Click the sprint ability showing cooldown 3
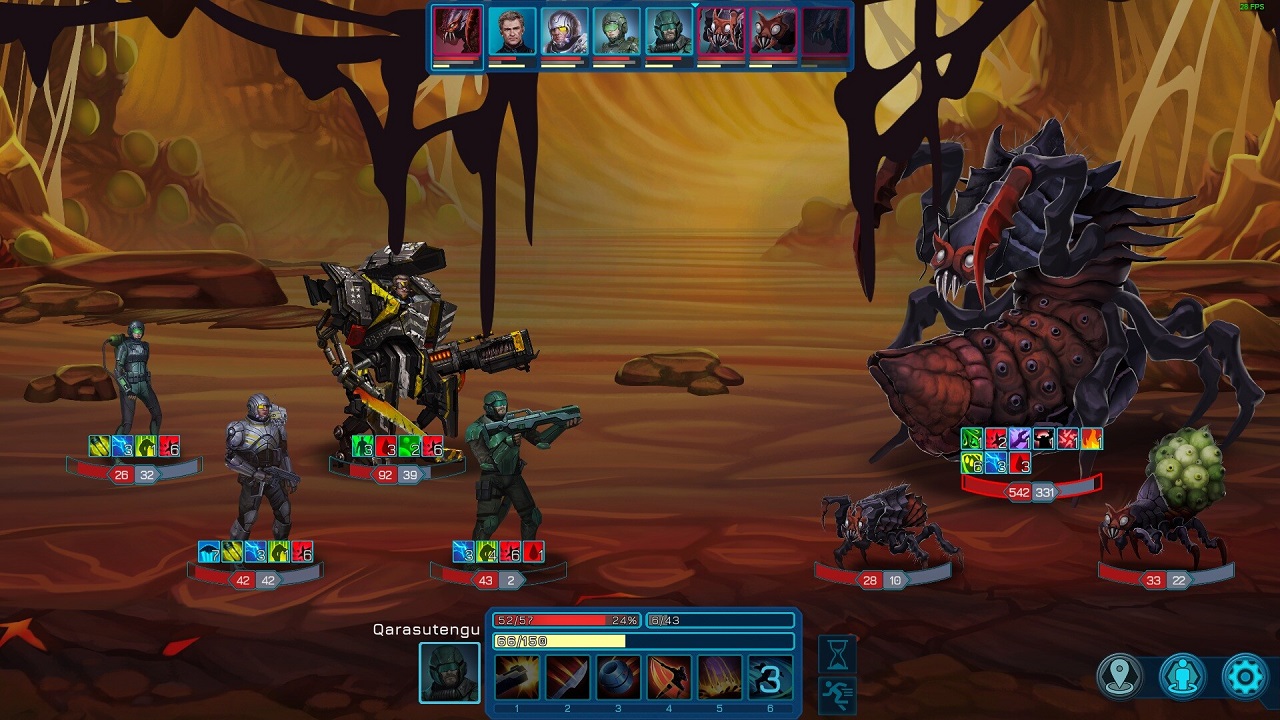This screenshot has width=1280, height=720. (770, 678)
